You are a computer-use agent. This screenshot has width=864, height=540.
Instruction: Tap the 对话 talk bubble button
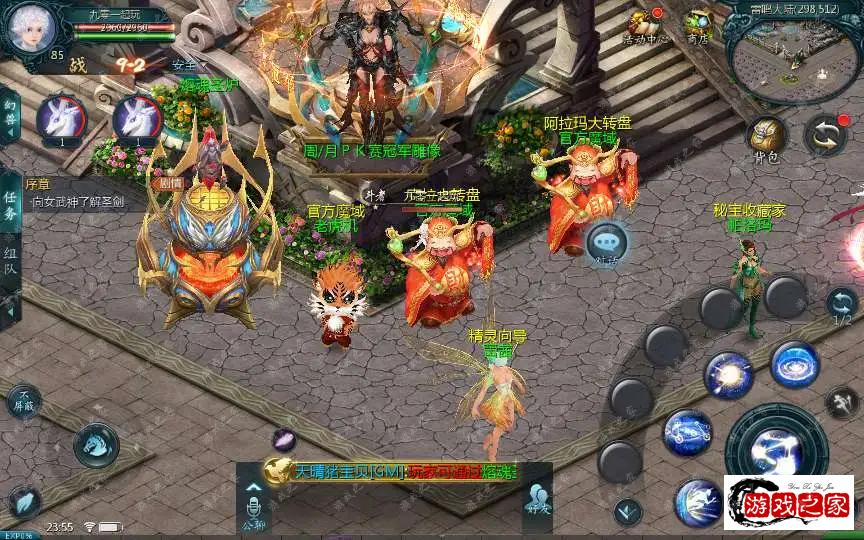[x=606, y=243]
